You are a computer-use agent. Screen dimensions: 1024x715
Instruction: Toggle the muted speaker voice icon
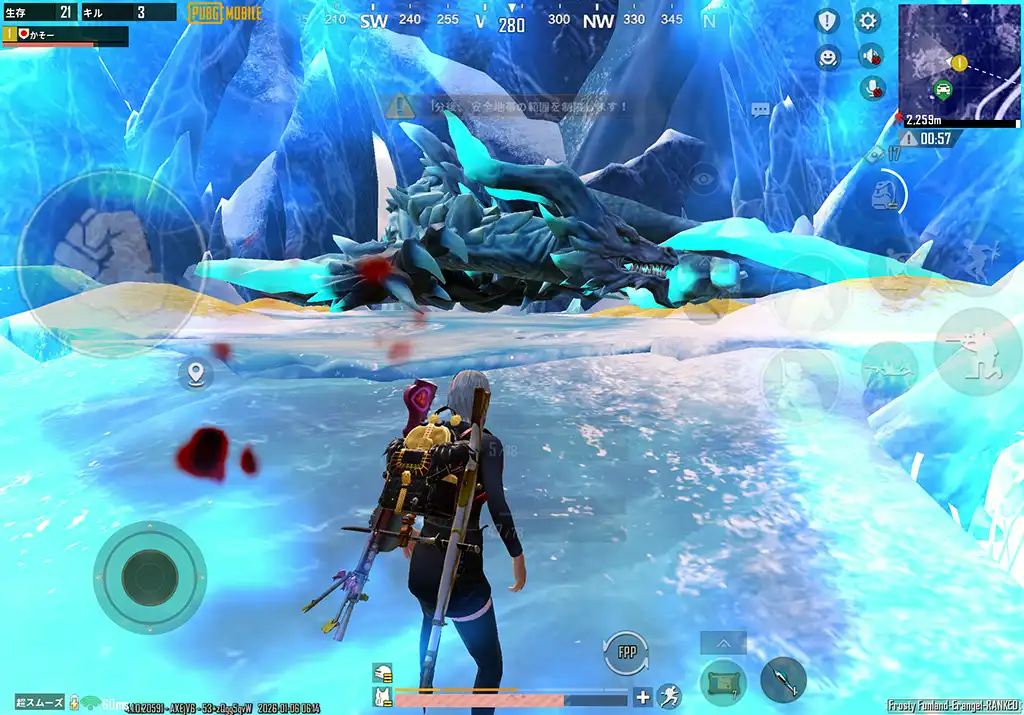click(872, 56)
